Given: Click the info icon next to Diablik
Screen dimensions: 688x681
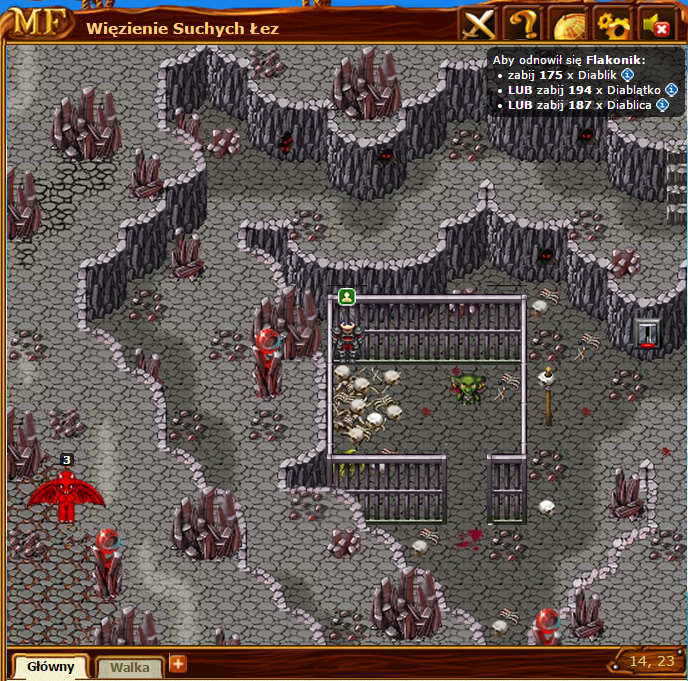Looking at the screenshot, I should click(627, 75).
